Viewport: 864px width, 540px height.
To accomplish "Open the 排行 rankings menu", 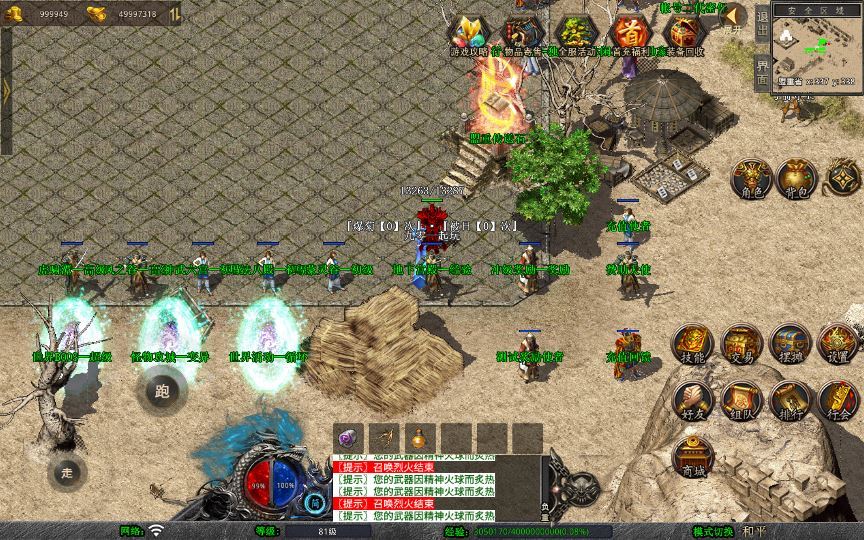I will 790,400.
